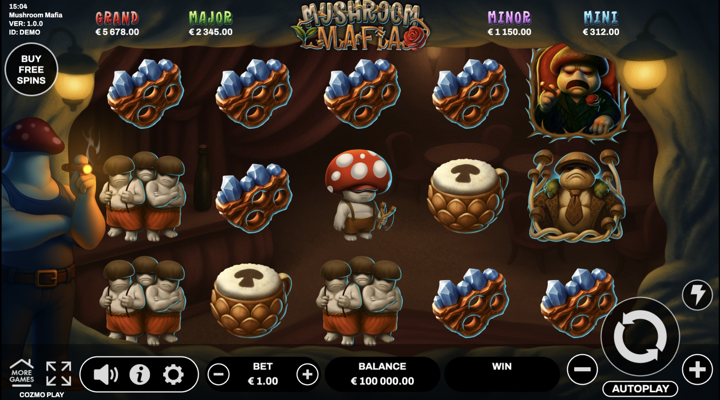Open More Games lobby
This screenshot has width=720, height=400.
[x=21, y=372]
